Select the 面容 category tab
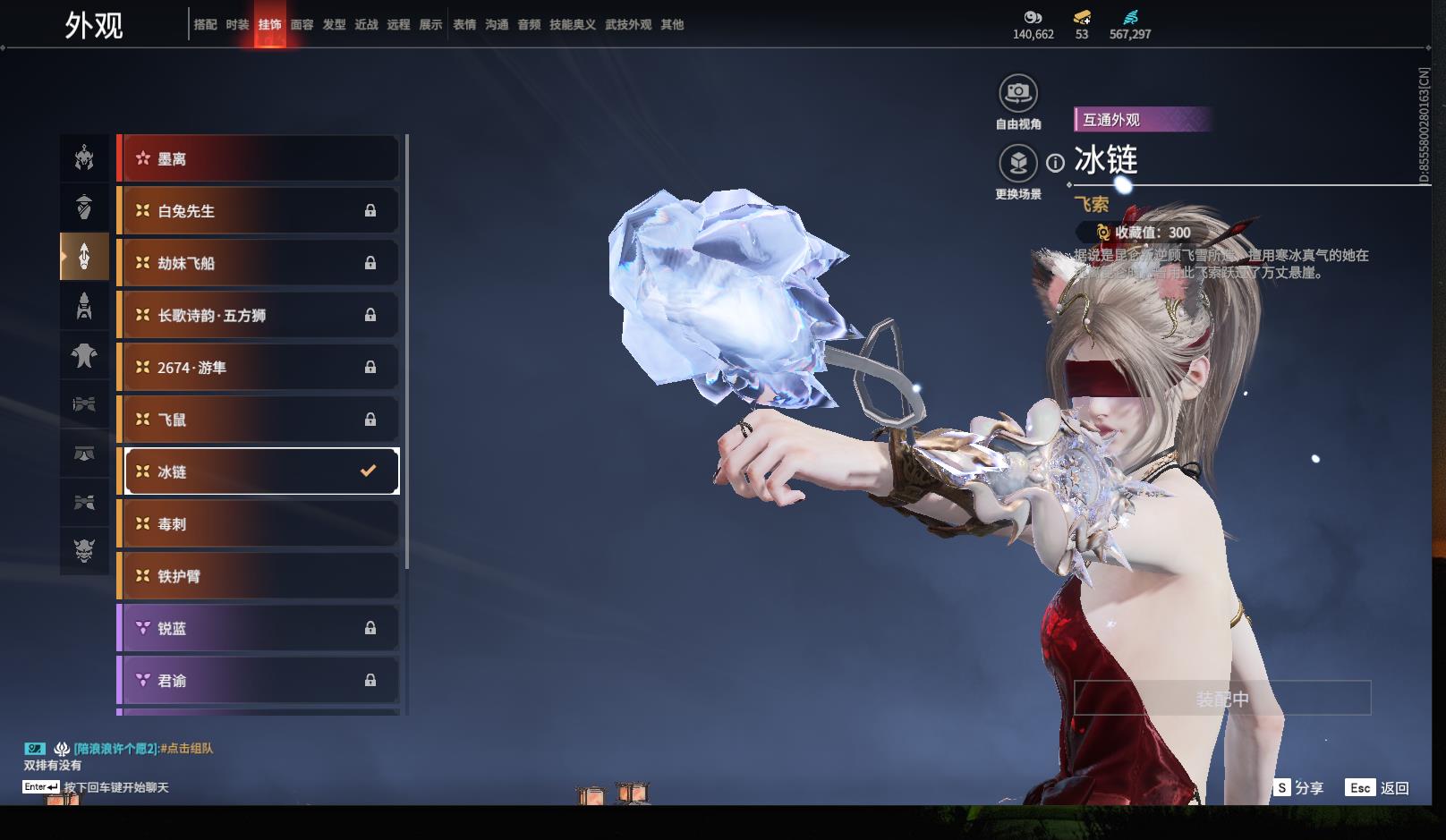The width and height of the screenshot is (1446, 840). click(x=302, y=25)
